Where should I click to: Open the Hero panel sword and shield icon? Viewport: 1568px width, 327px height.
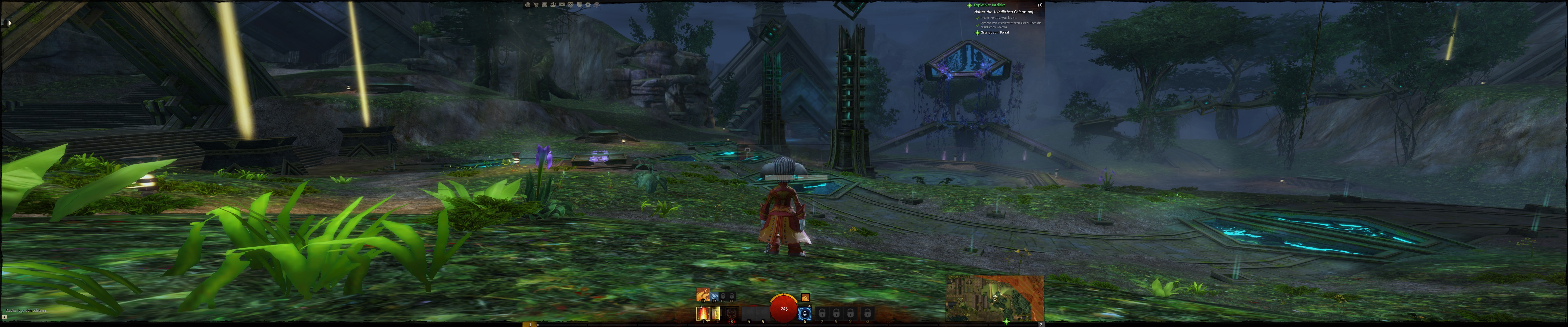pyautogui.click(x=536, y=5)
